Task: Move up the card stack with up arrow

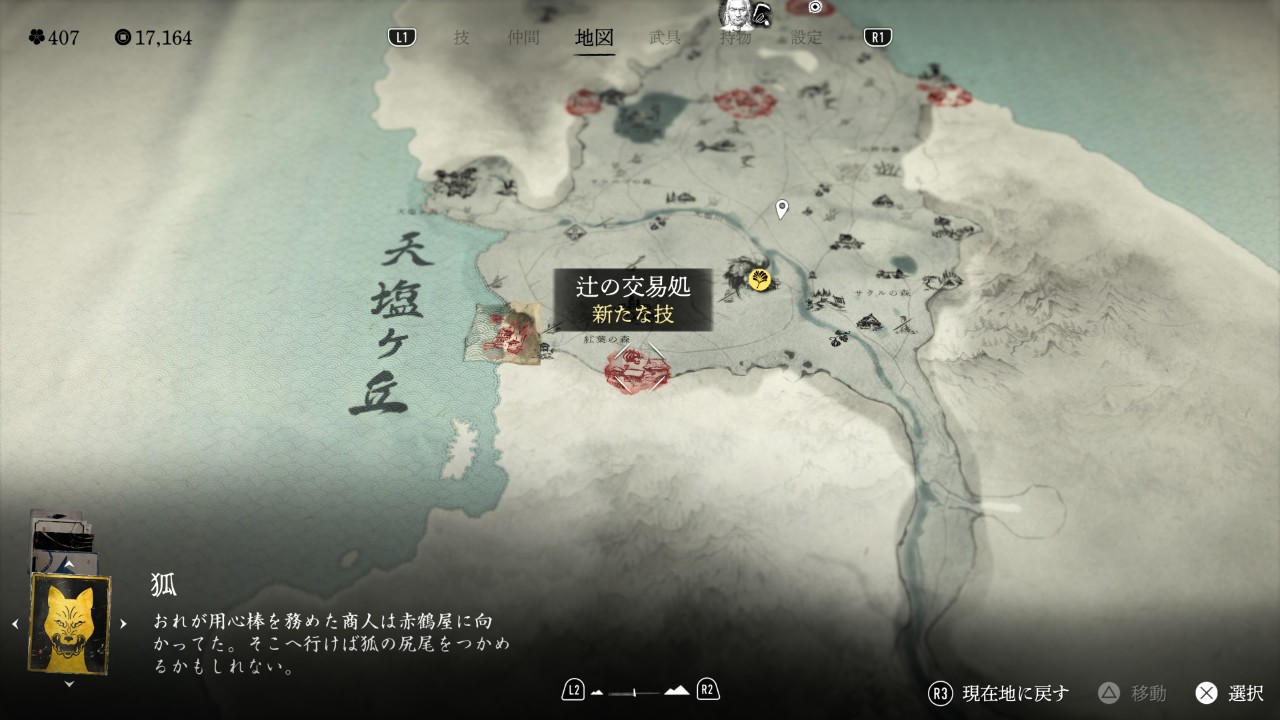Action: [69, 566]
